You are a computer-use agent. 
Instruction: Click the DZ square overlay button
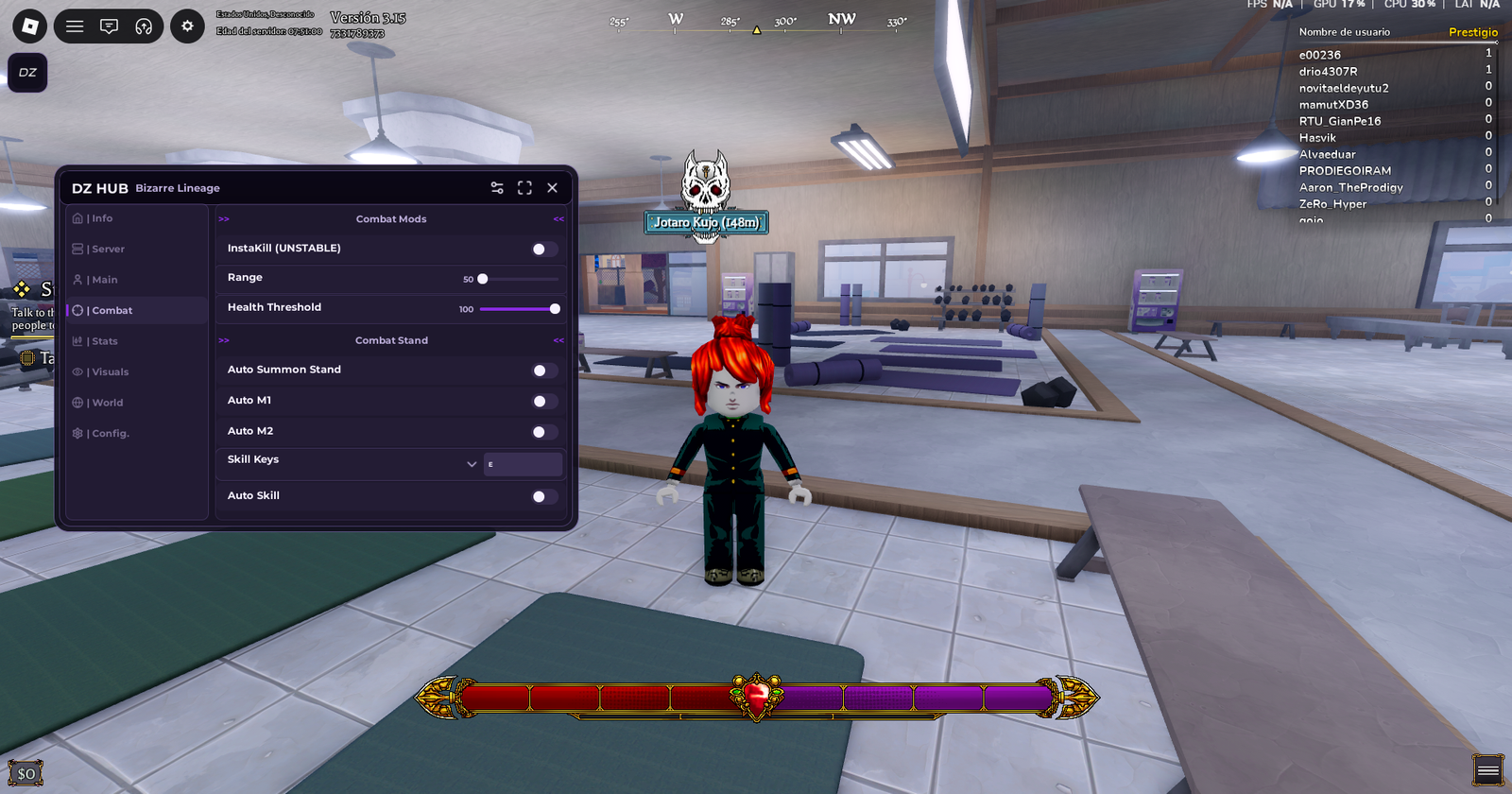[x=27, y=73]
